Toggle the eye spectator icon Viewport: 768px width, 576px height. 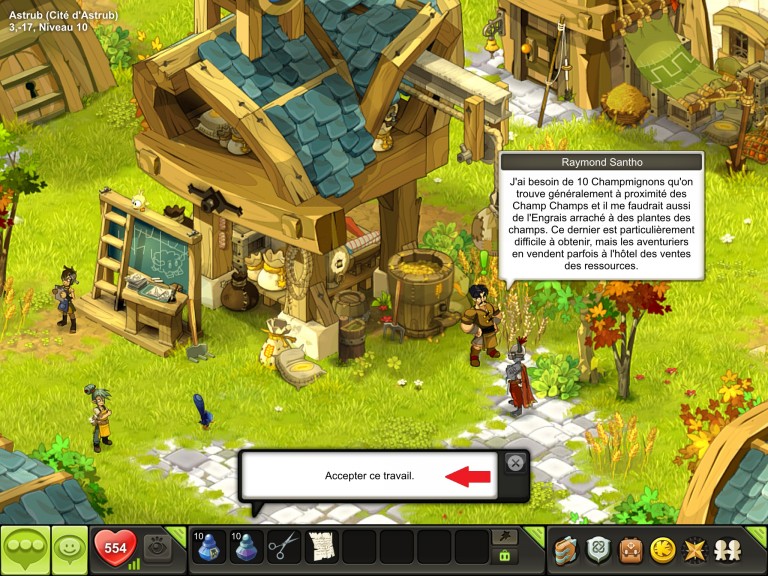coord(157,546)
